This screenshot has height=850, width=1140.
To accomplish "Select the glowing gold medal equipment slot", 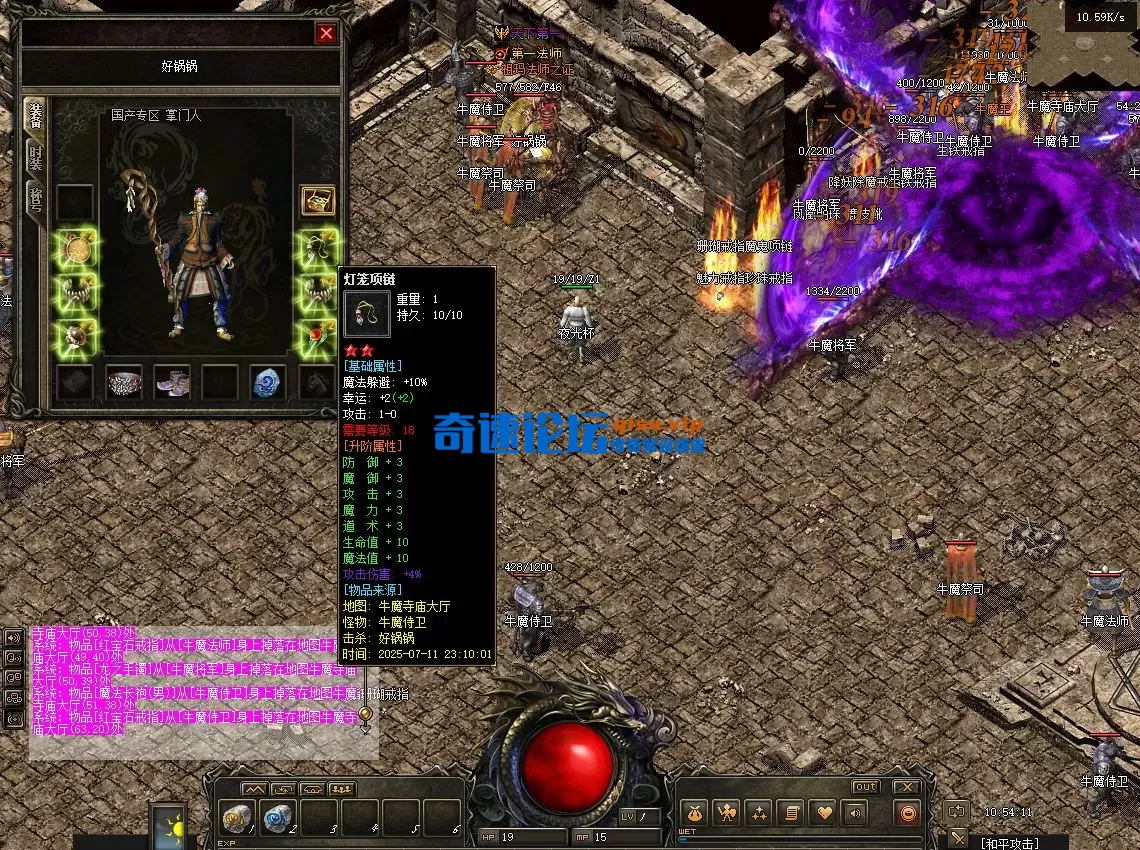I will [76, 249].
